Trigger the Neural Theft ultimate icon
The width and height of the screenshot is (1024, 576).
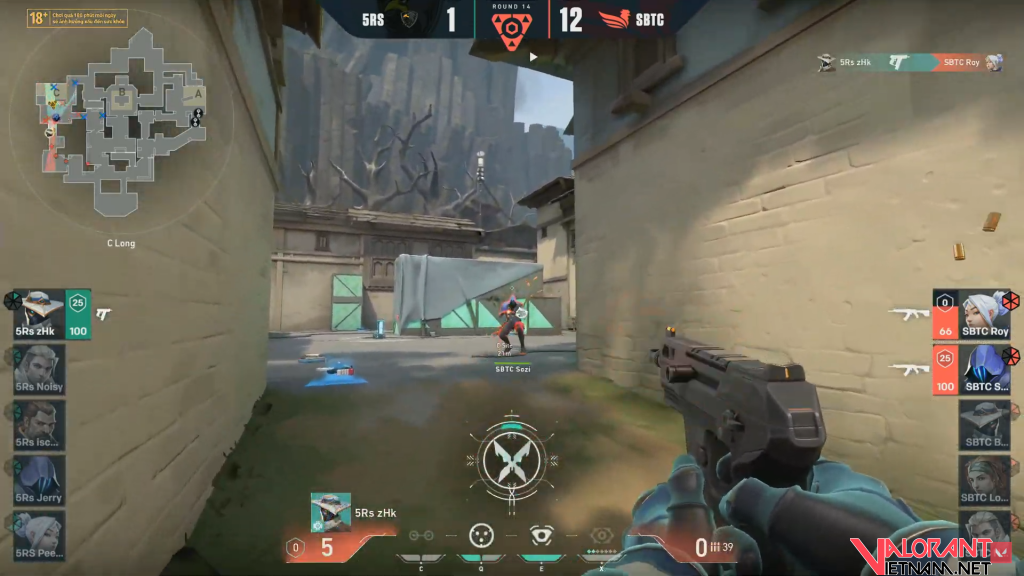click(x=601, y=536)
